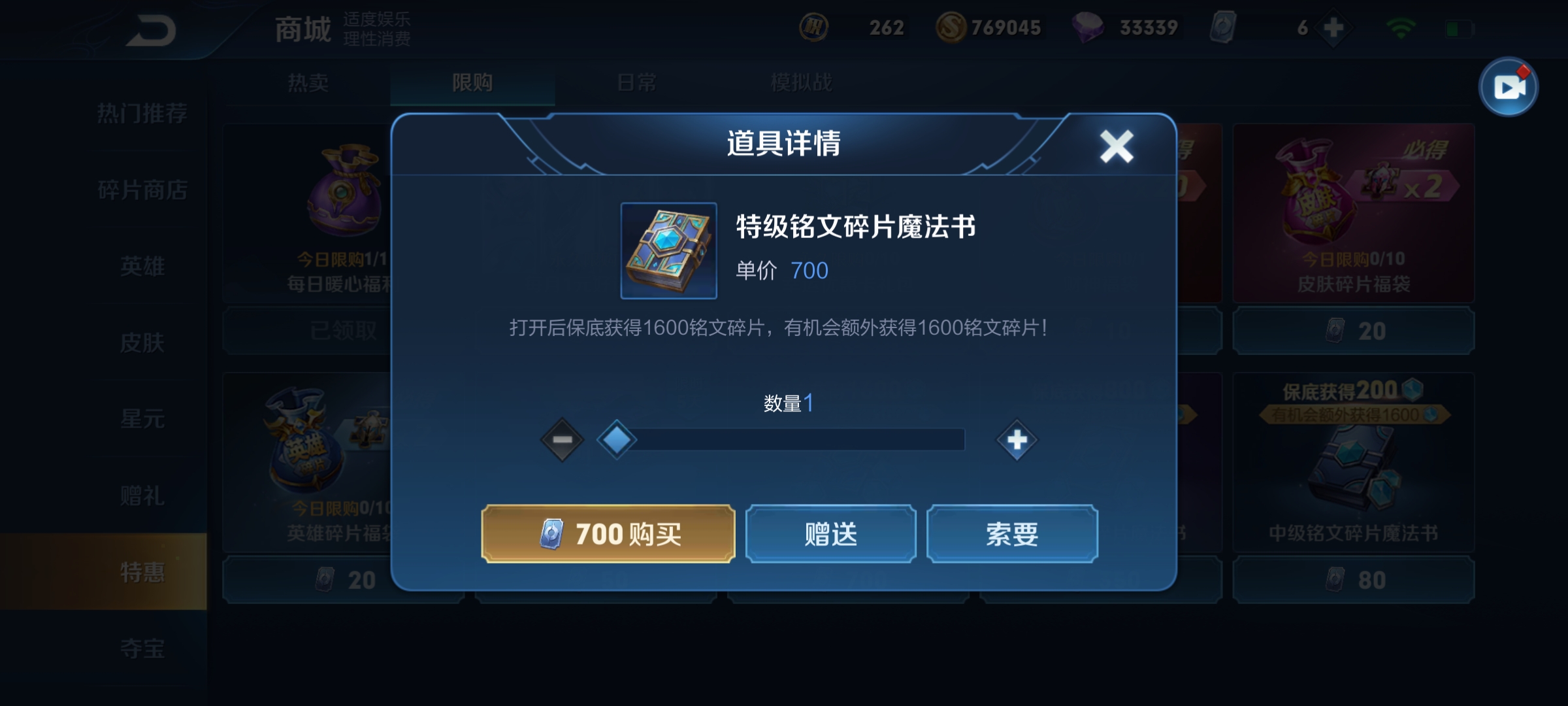Decrease quantity with the minus stepper

tap(561, 441)
